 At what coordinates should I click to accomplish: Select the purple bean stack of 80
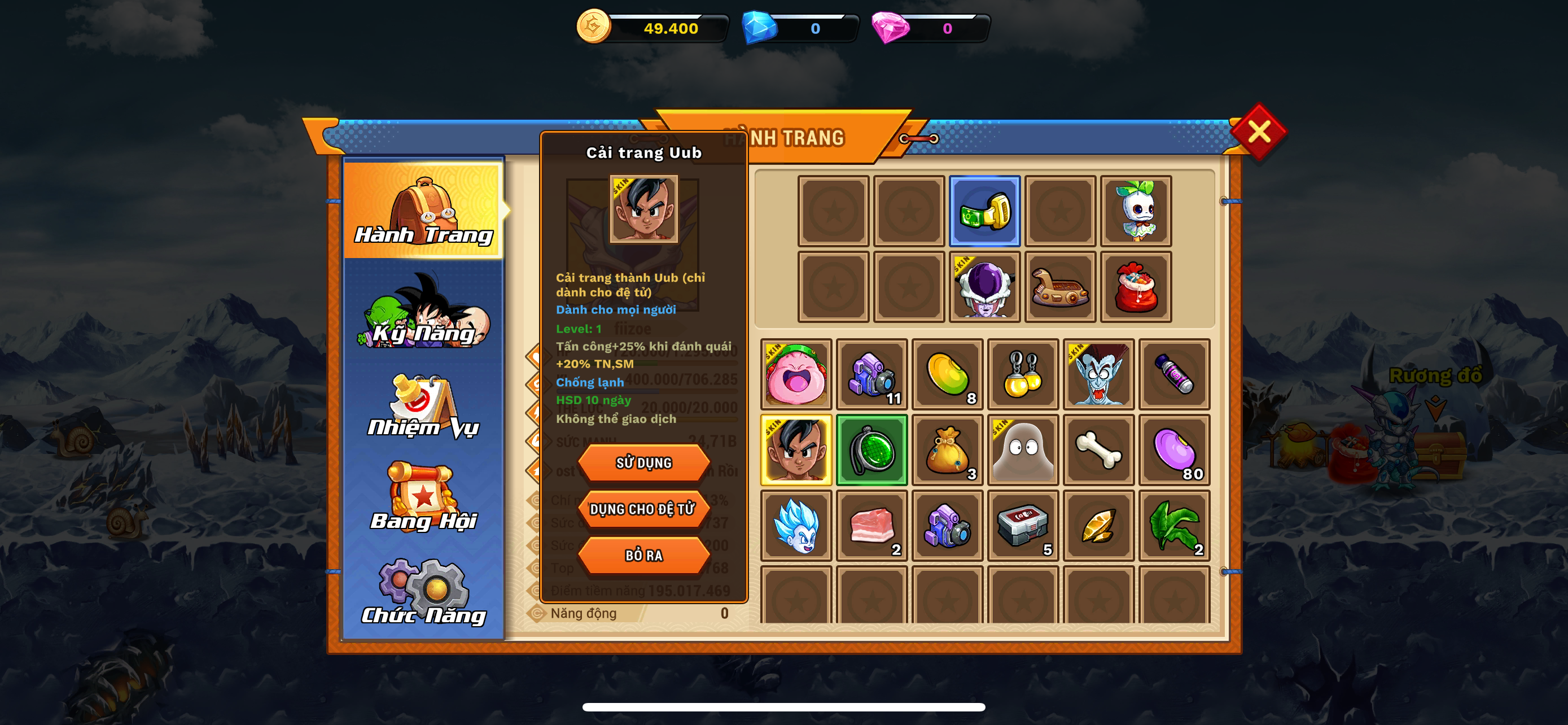(1173, 451)
